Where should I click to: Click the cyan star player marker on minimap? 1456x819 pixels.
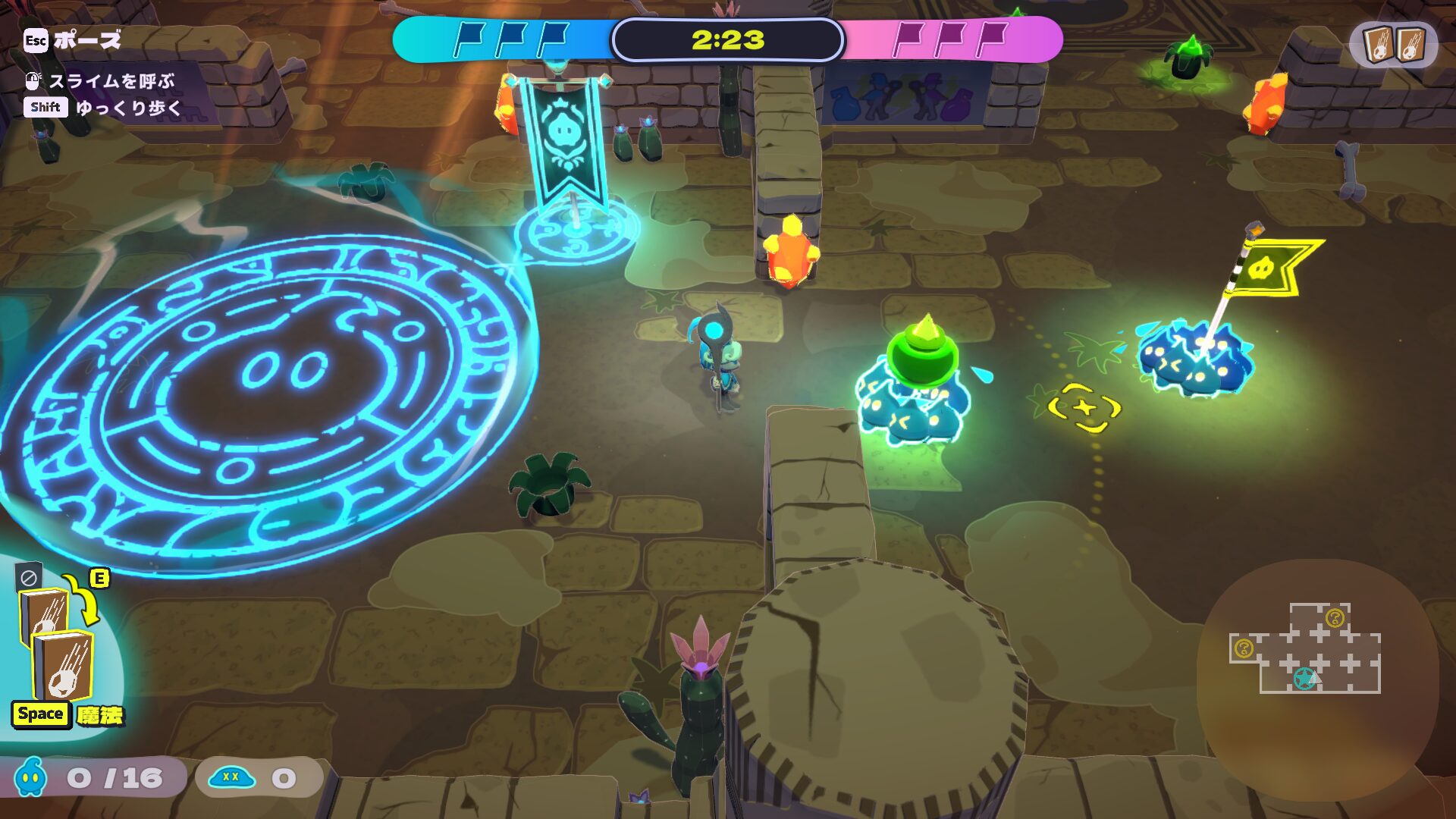(x=1304, y=678)
